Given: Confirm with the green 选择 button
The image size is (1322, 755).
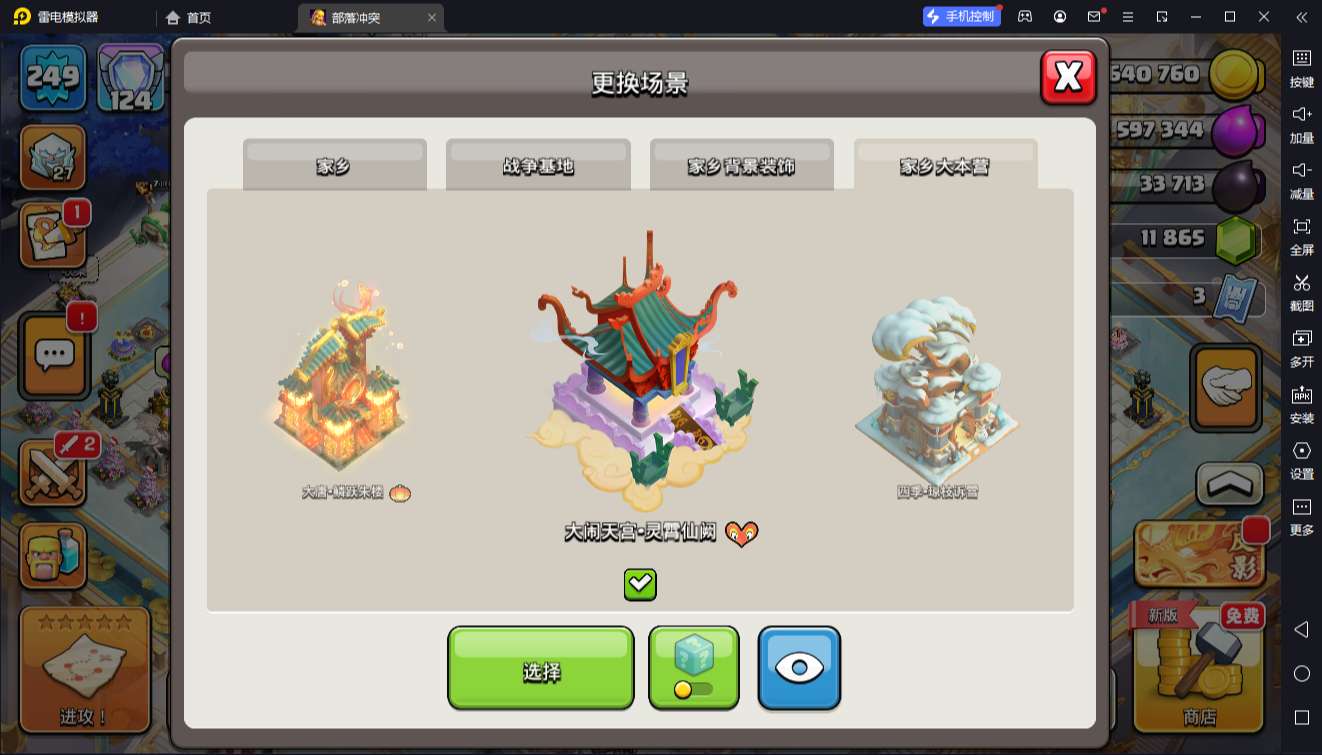Looking at the screenshot, I should (x=540, y=668).
